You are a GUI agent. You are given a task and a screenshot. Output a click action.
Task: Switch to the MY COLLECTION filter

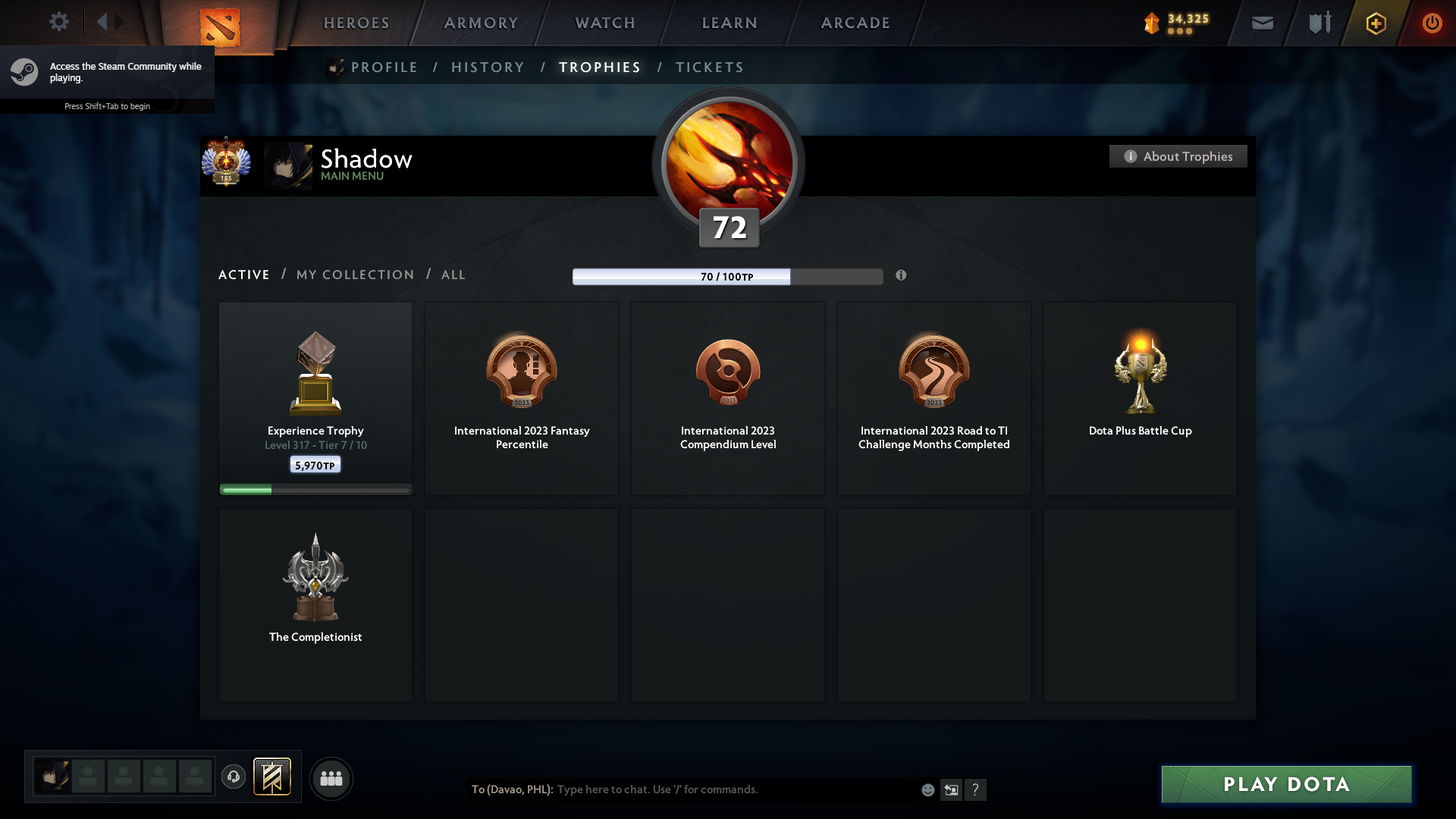(x=354, y=275)
